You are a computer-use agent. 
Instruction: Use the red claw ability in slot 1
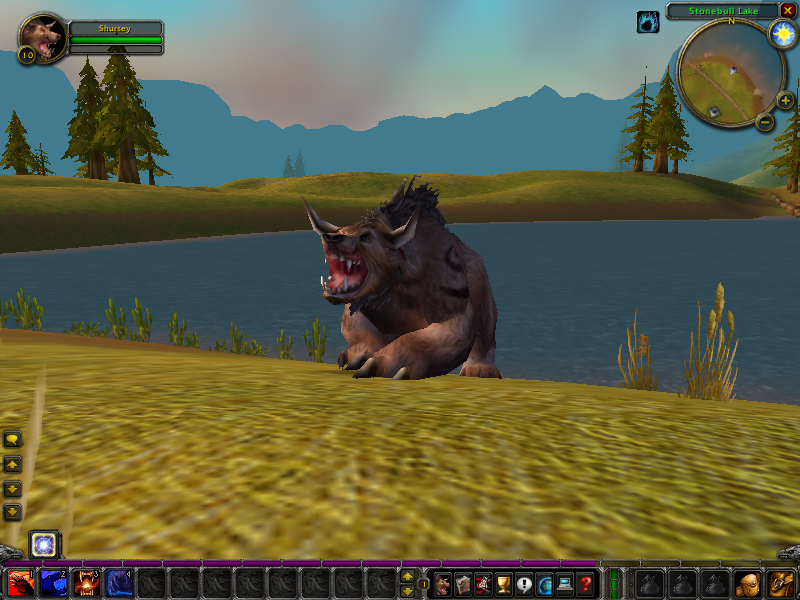pyautogui.click(x=20, y=583)
